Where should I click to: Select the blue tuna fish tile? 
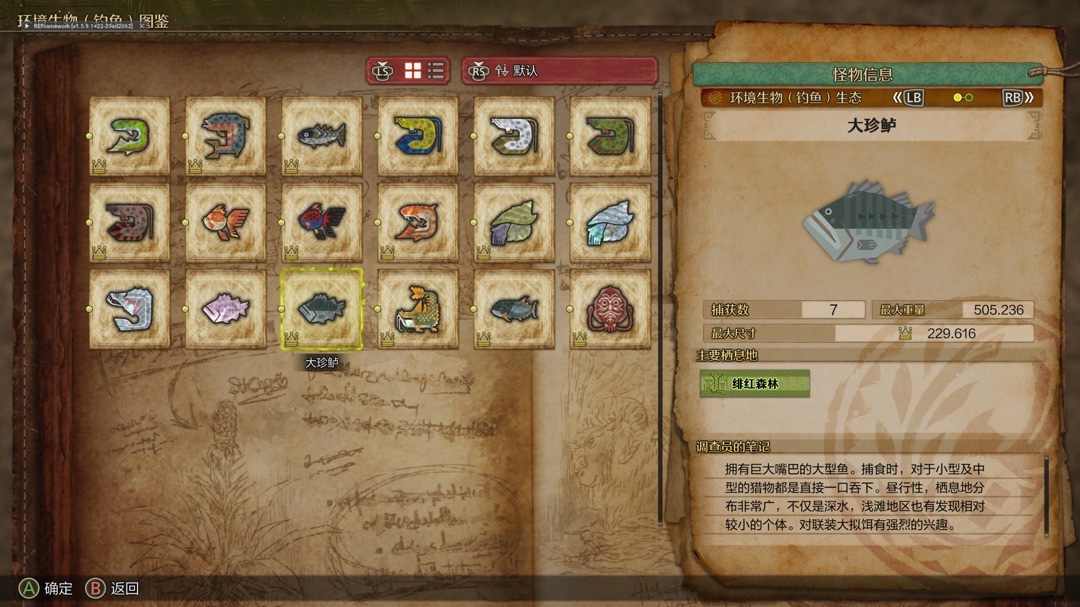coord(514,308)
